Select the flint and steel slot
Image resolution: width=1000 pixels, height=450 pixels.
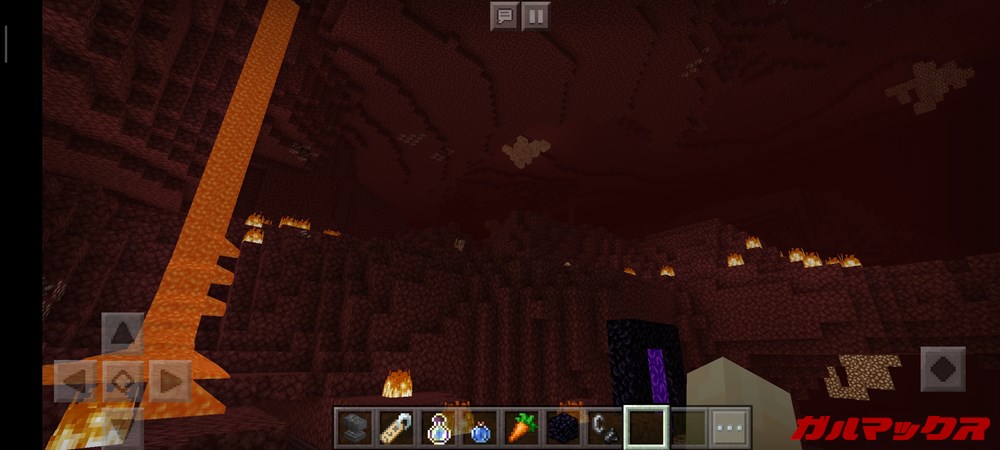click(x=604, y=427)
